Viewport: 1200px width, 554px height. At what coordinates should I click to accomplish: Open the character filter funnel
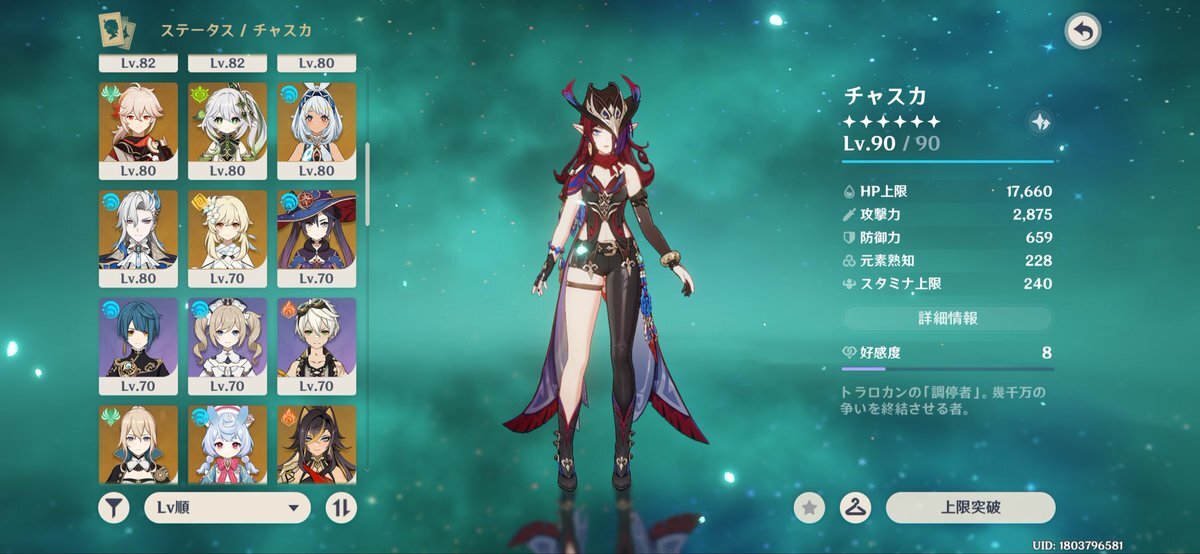(114, 507)
